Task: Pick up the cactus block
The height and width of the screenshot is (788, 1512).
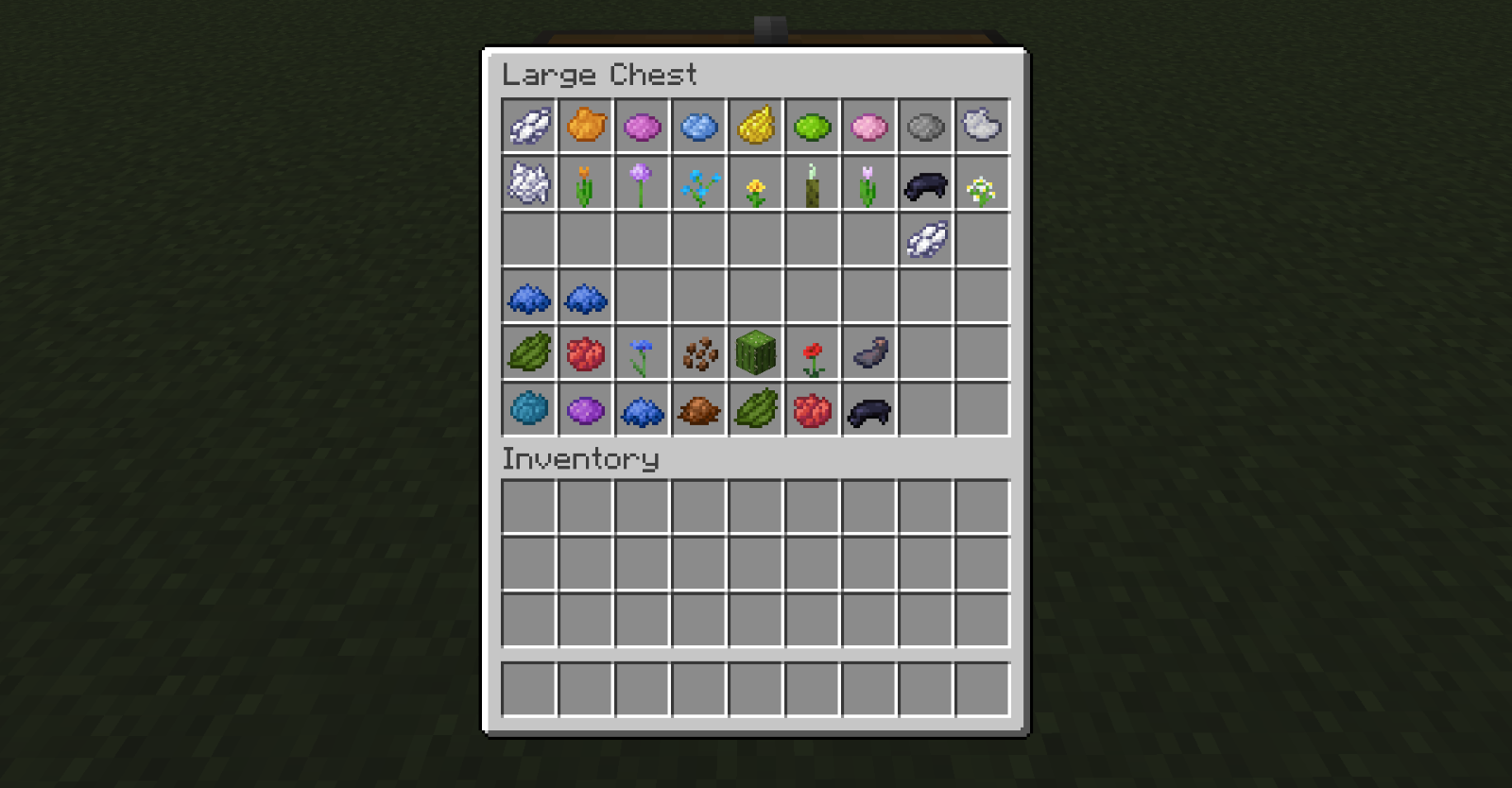Action: coord(756,352)
